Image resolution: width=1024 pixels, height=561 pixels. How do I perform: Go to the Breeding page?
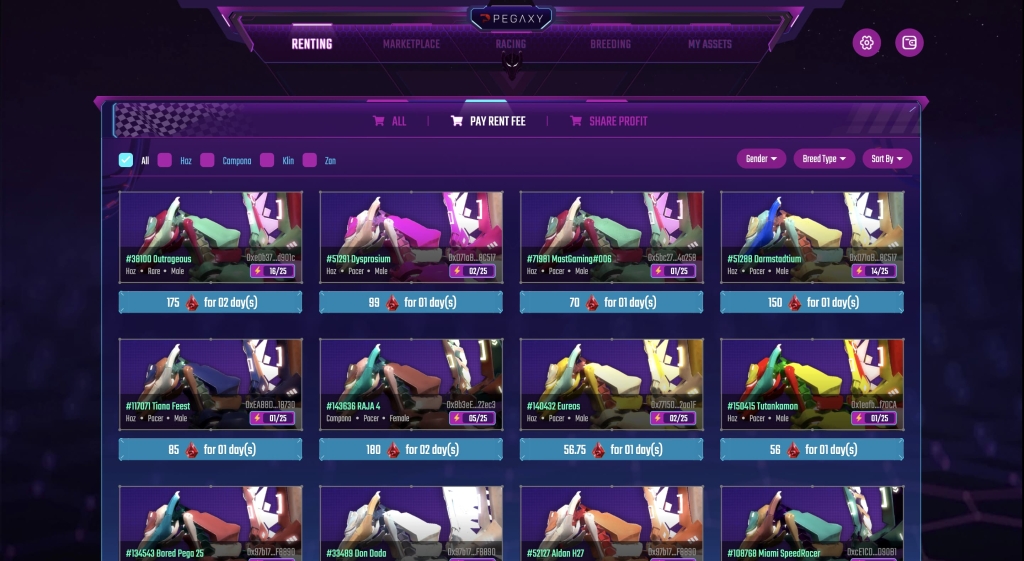pos(610,44)
